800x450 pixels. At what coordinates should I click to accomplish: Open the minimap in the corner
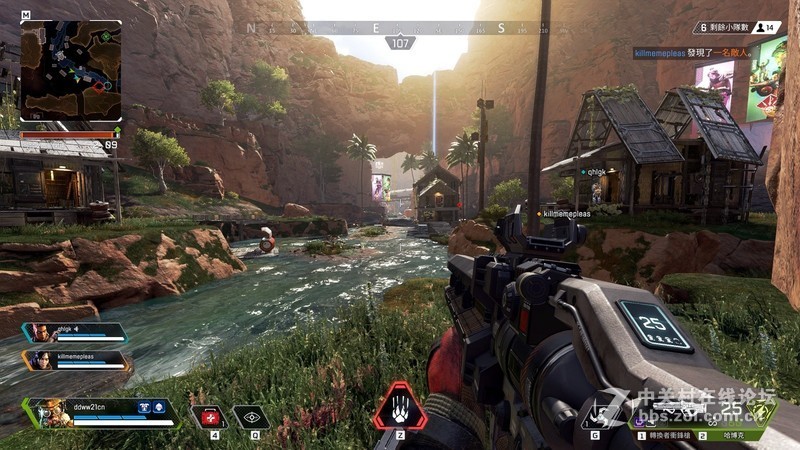pyautogui.click(x=71, y=71)
